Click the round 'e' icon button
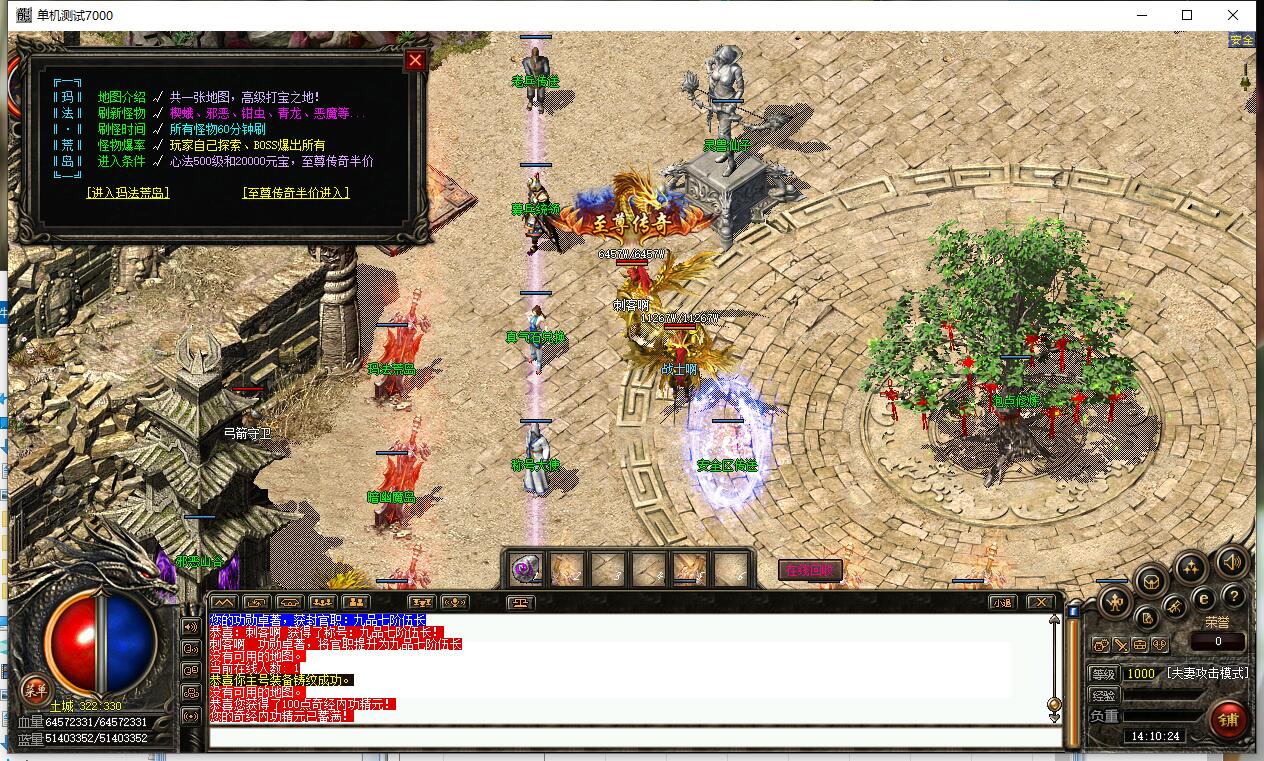Viewport: 1264px width, 761px height. (x=1204, y=598)
